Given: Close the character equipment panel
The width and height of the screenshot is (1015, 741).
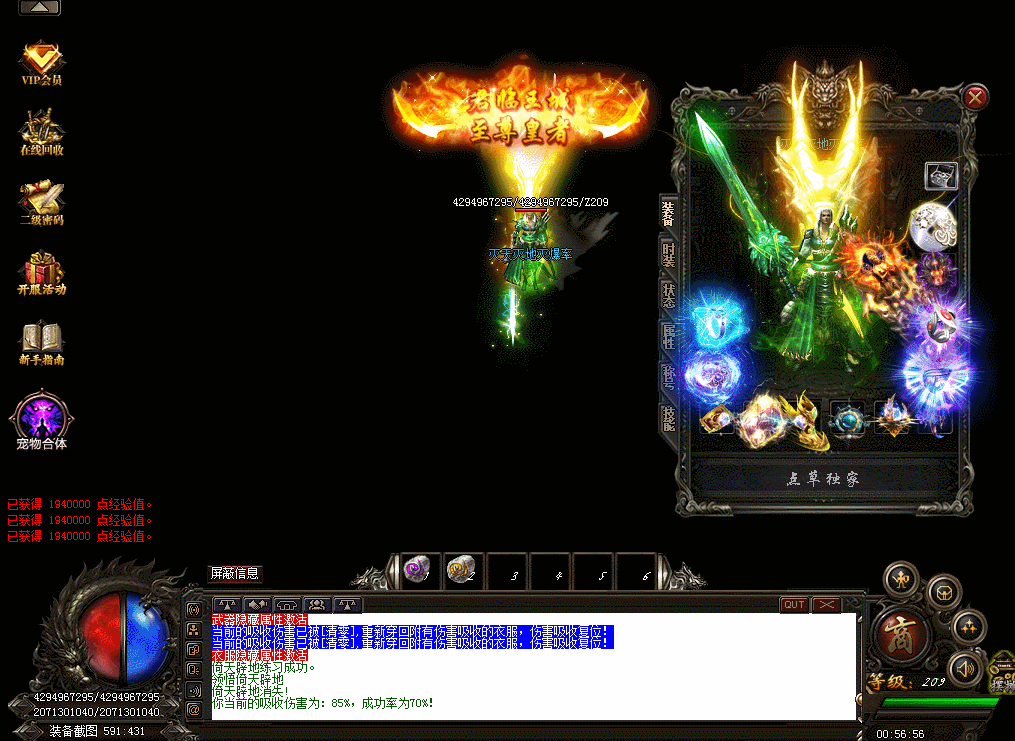Looking at the screenshot, I should [x=976, y=97].
